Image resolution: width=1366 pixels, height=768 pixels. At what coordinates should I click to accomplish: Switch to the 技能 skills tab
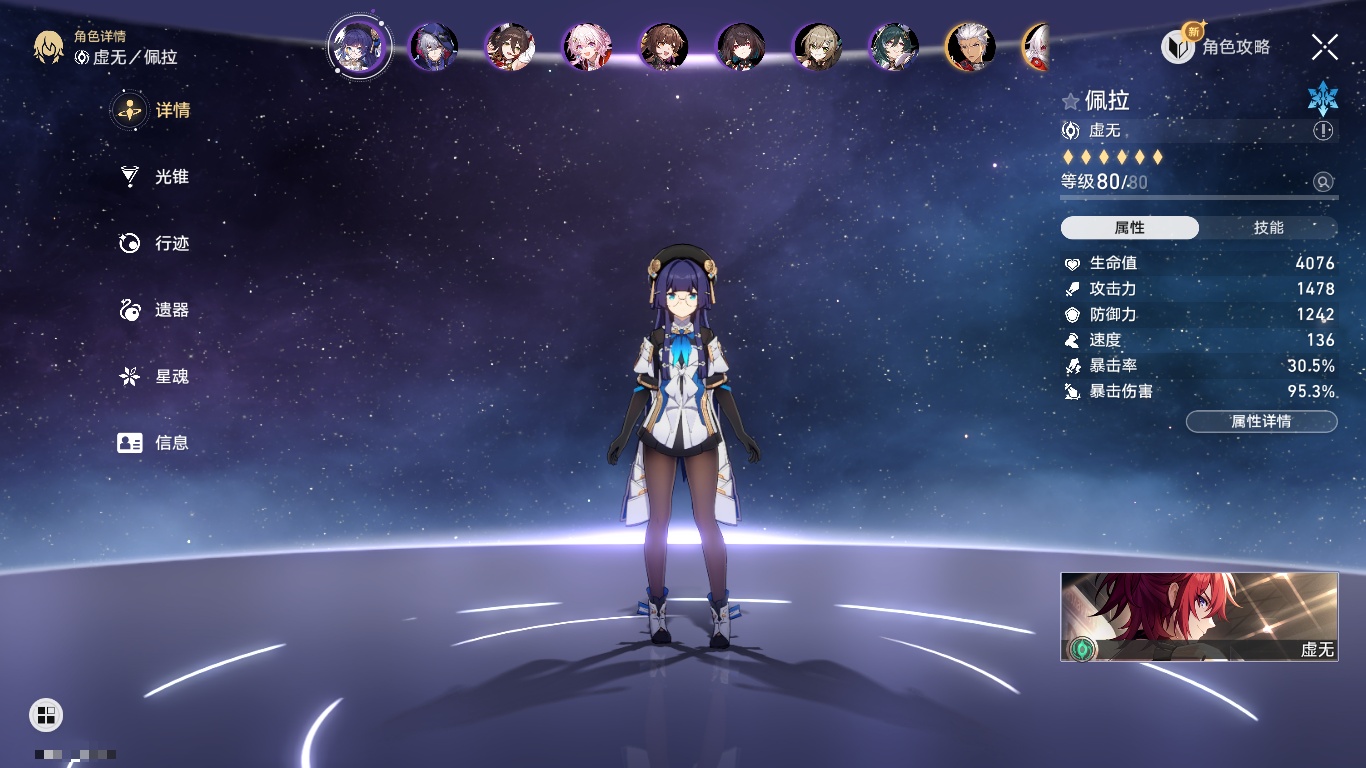1268,228
